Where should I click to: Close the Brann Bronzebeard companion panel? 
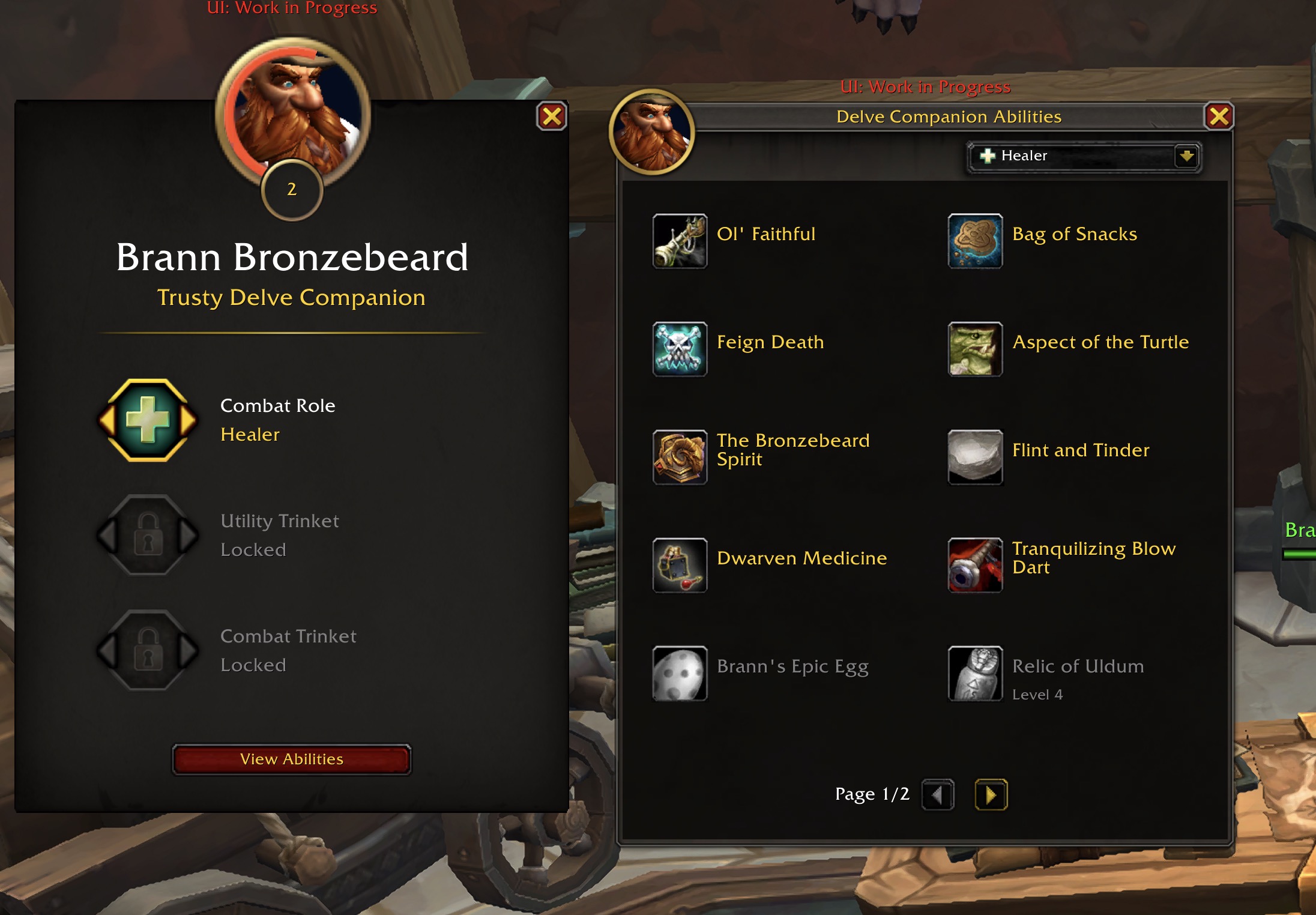pos(552,116)
